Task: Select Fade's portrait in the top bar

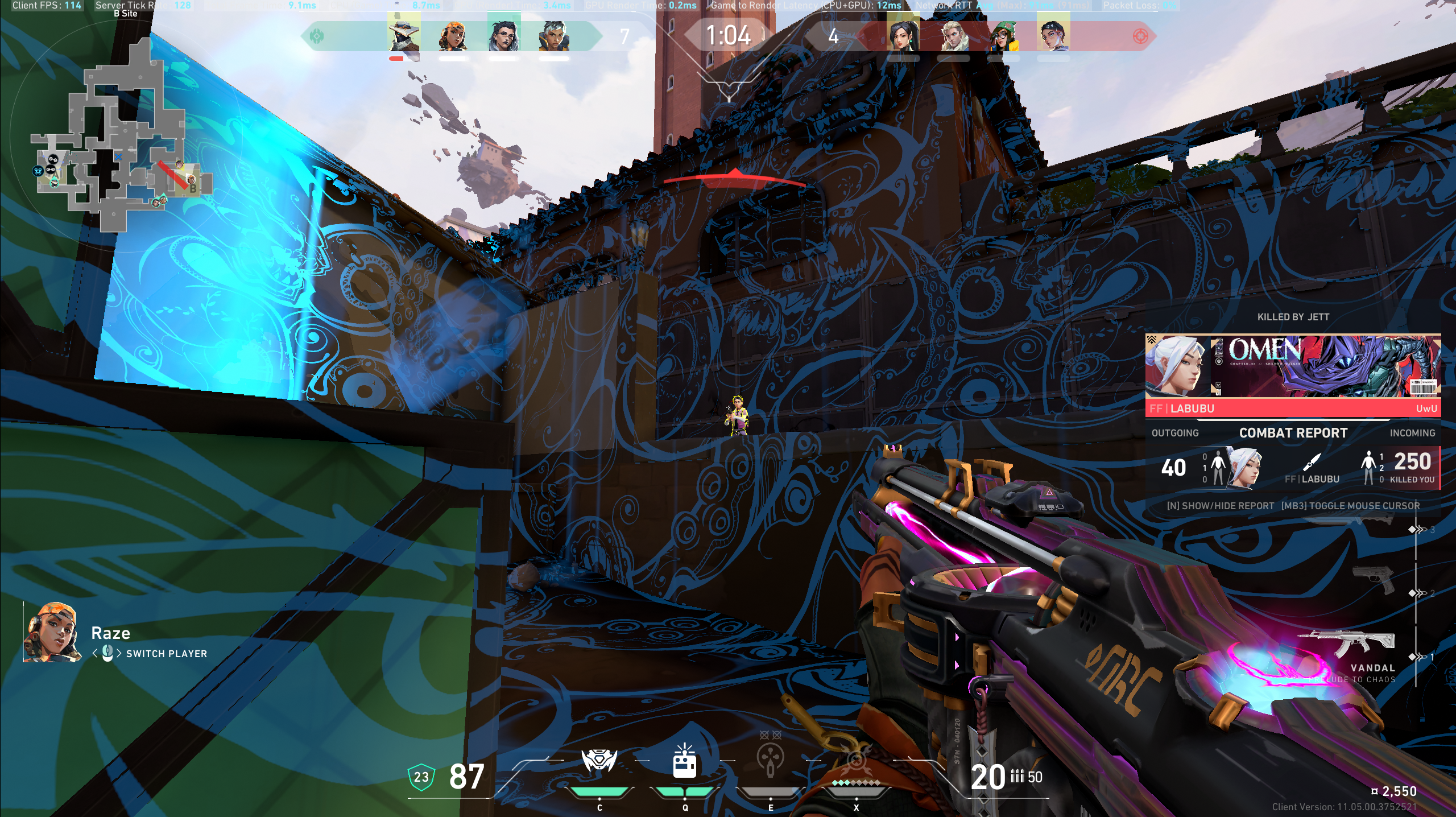Action: (504, 35)
